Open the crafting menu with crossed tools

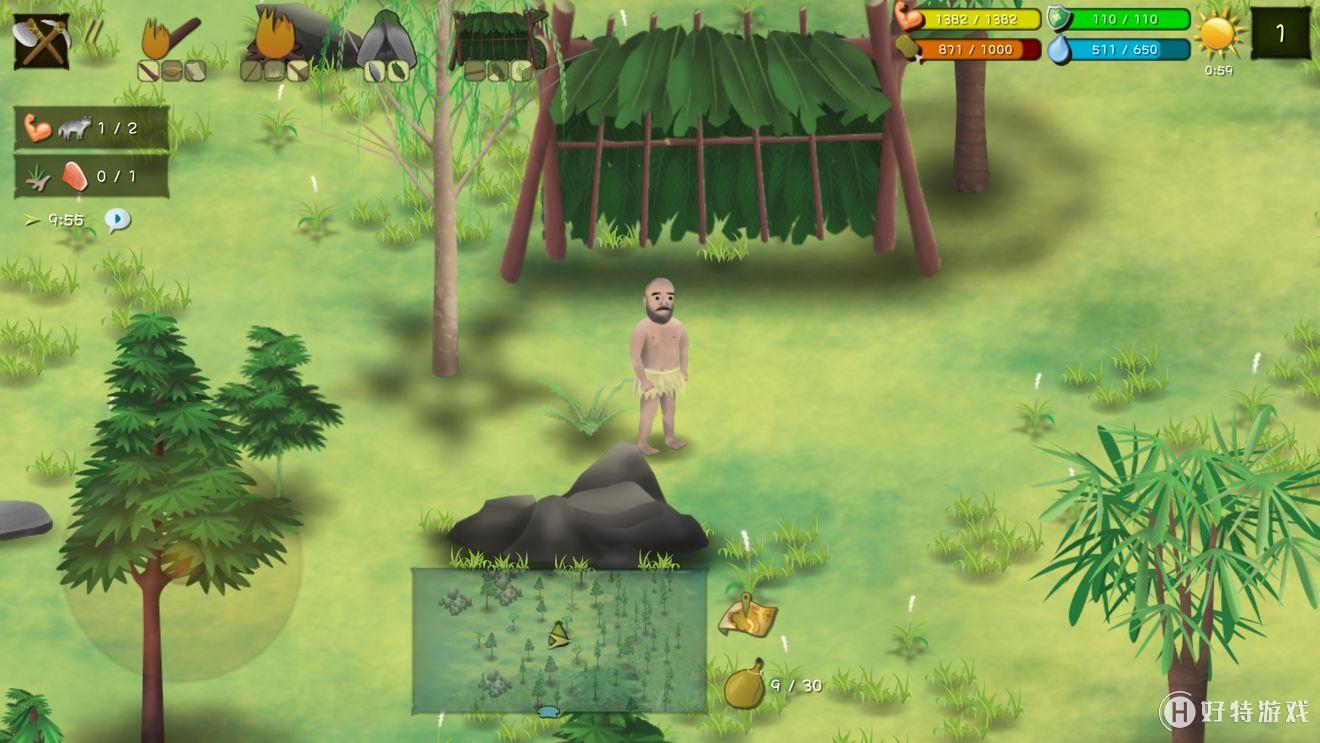tap(41, 41)
